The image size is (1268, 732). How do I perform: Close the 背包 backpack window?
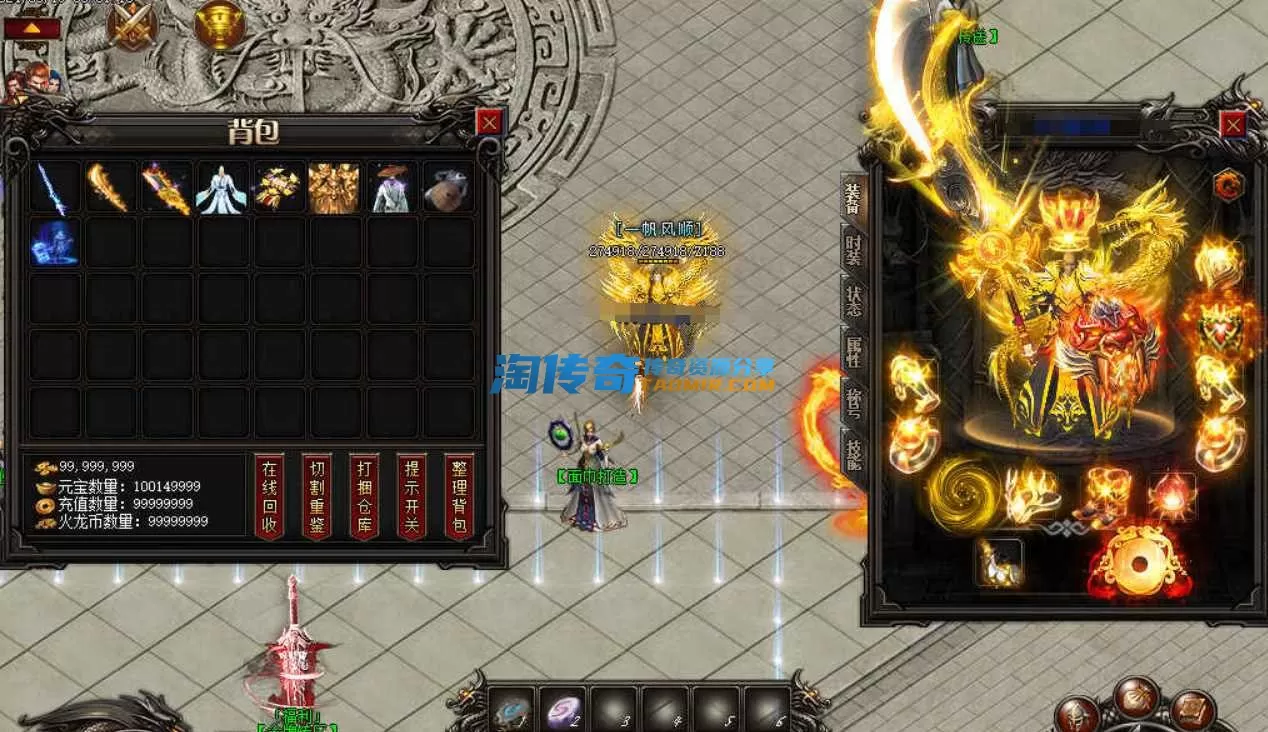tap(488, 122)
